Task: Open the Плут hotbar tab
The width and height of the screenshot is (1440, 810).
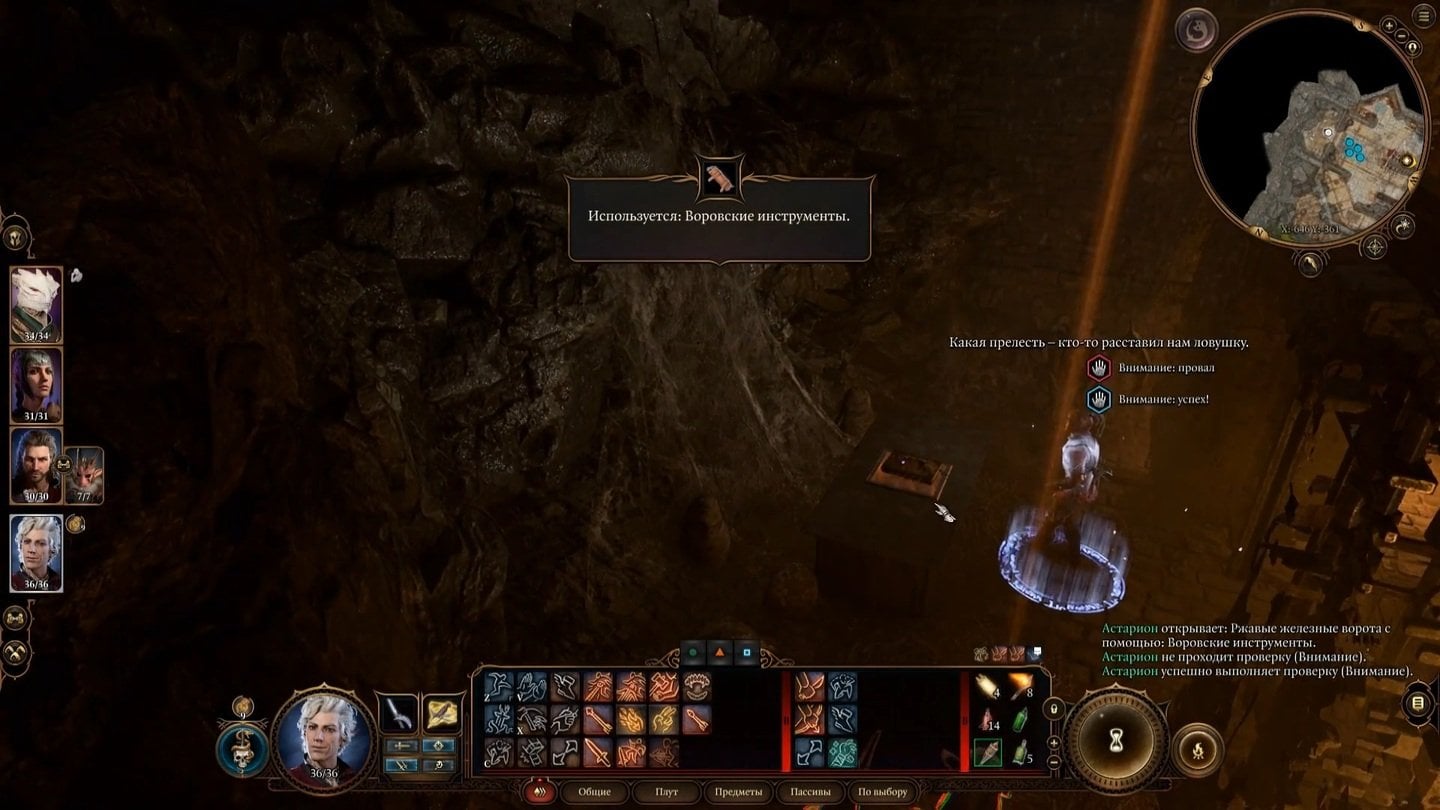Action: pyautogui.click(x=666, y=792)
